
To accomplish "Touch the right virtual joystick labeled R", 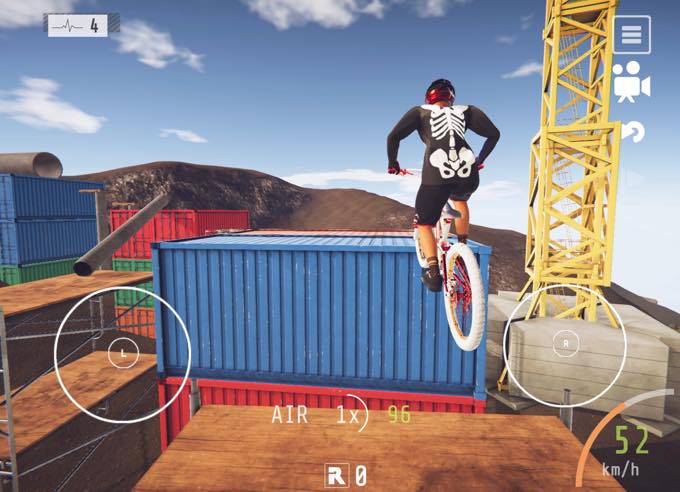I will tap(567, 343).
